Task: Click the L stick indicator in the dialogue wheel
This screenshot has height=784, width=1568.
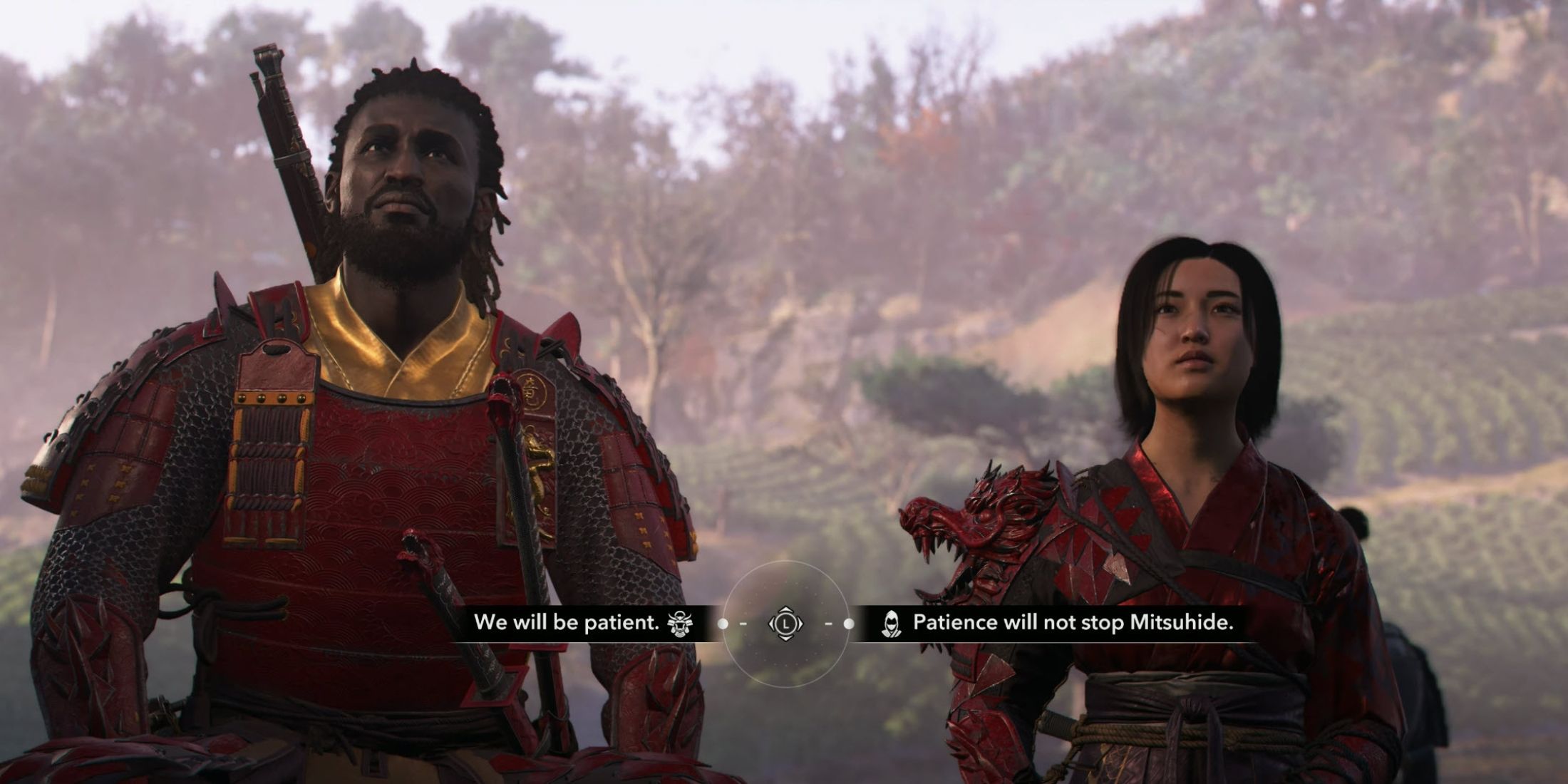Action: pyautogui.click(x=787, y=624)
